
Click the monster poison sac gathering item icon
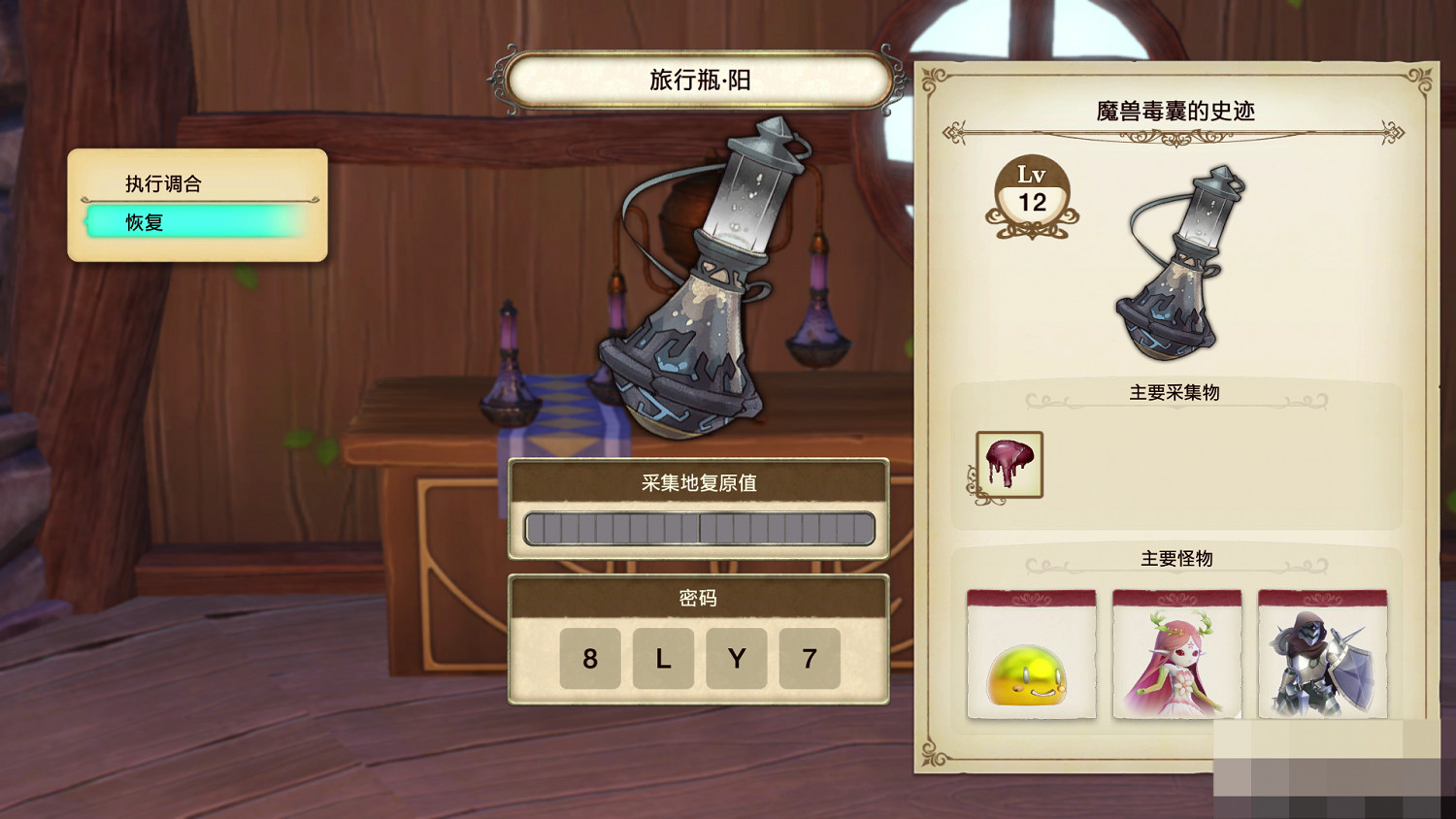pyautogui.click(x=1009, y=464)
